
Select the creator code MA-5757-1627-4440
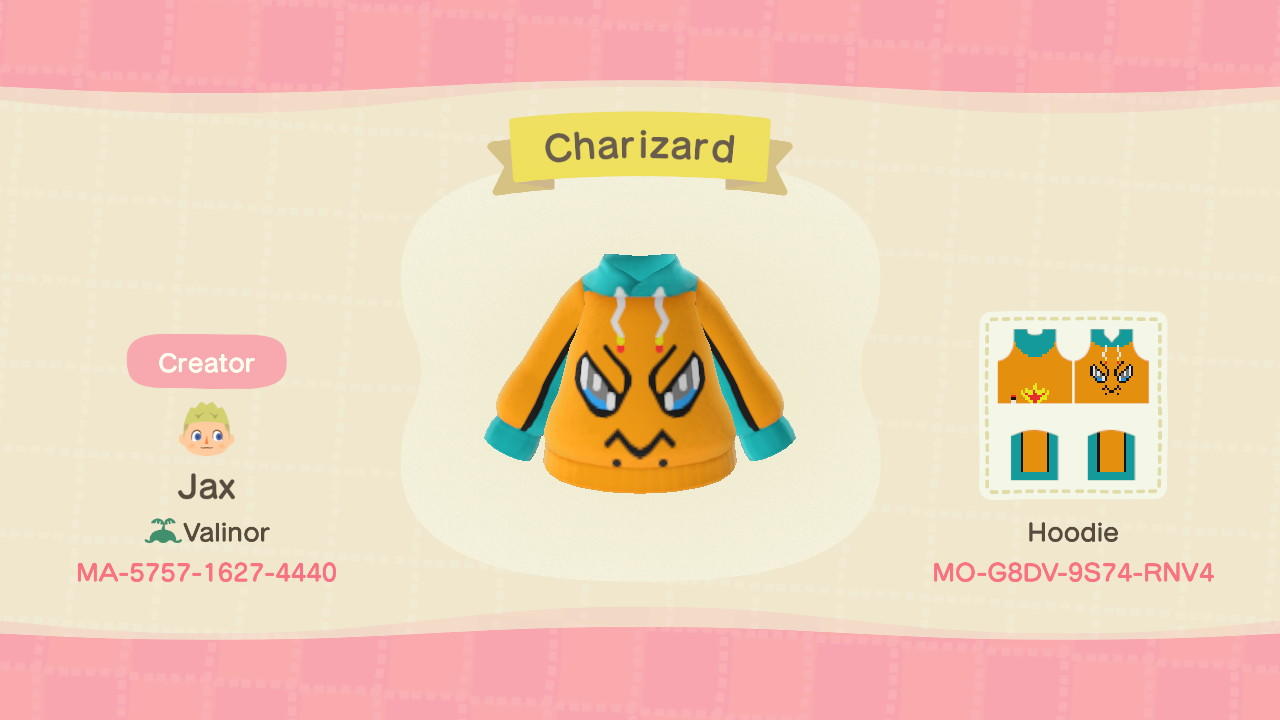point(206,574)
